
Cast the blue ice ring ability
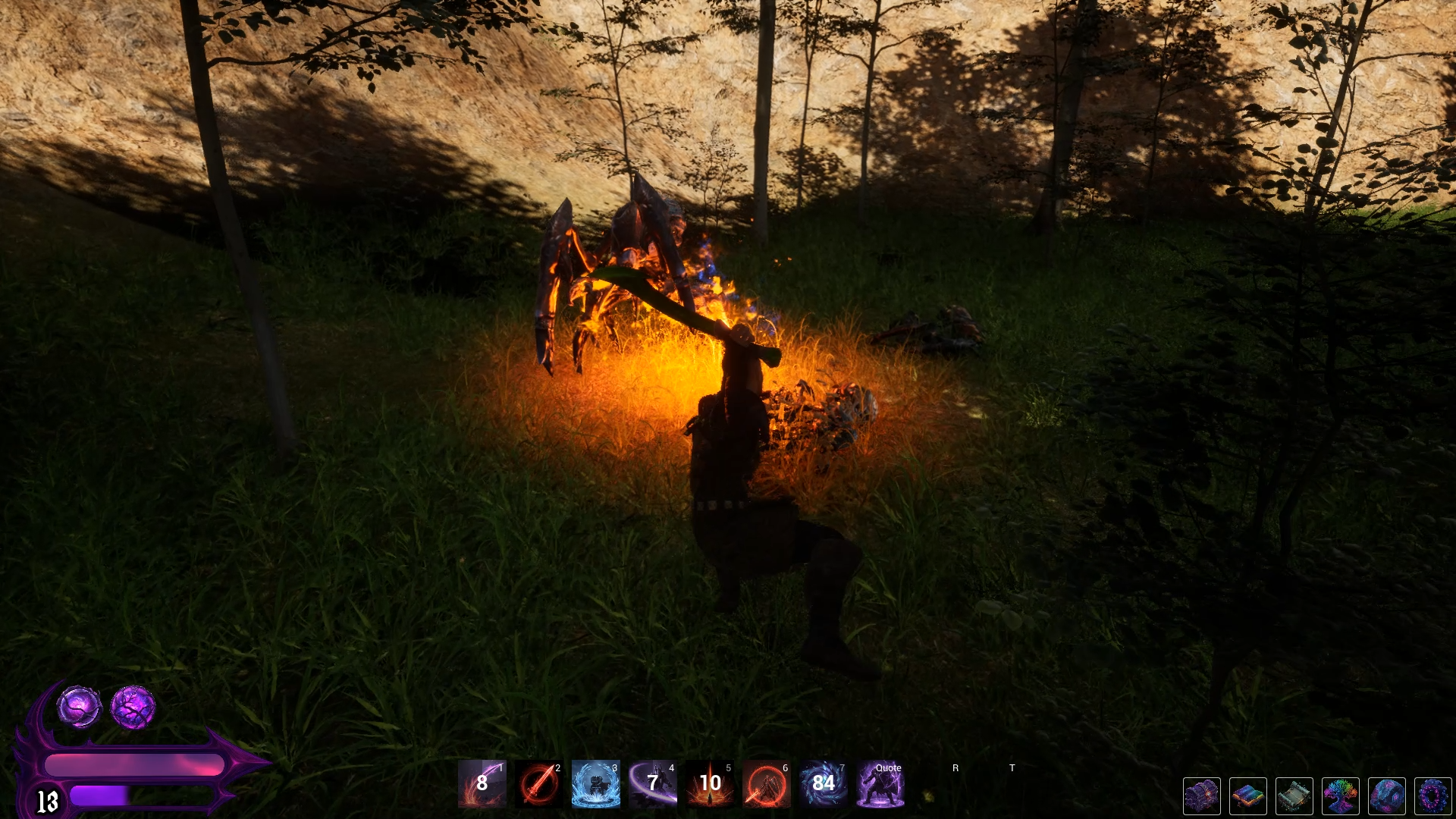point(596,783)
